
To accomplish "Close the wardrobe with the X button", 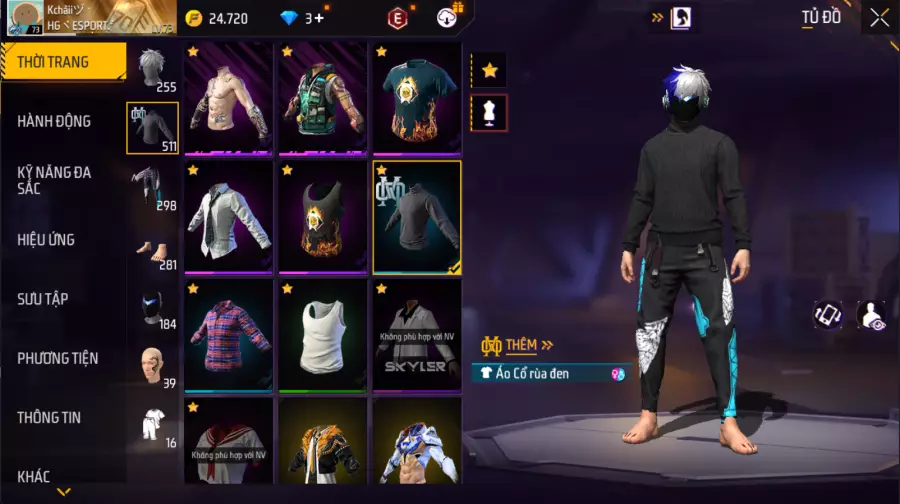I will pyautogui.click(x=879, y=17).
